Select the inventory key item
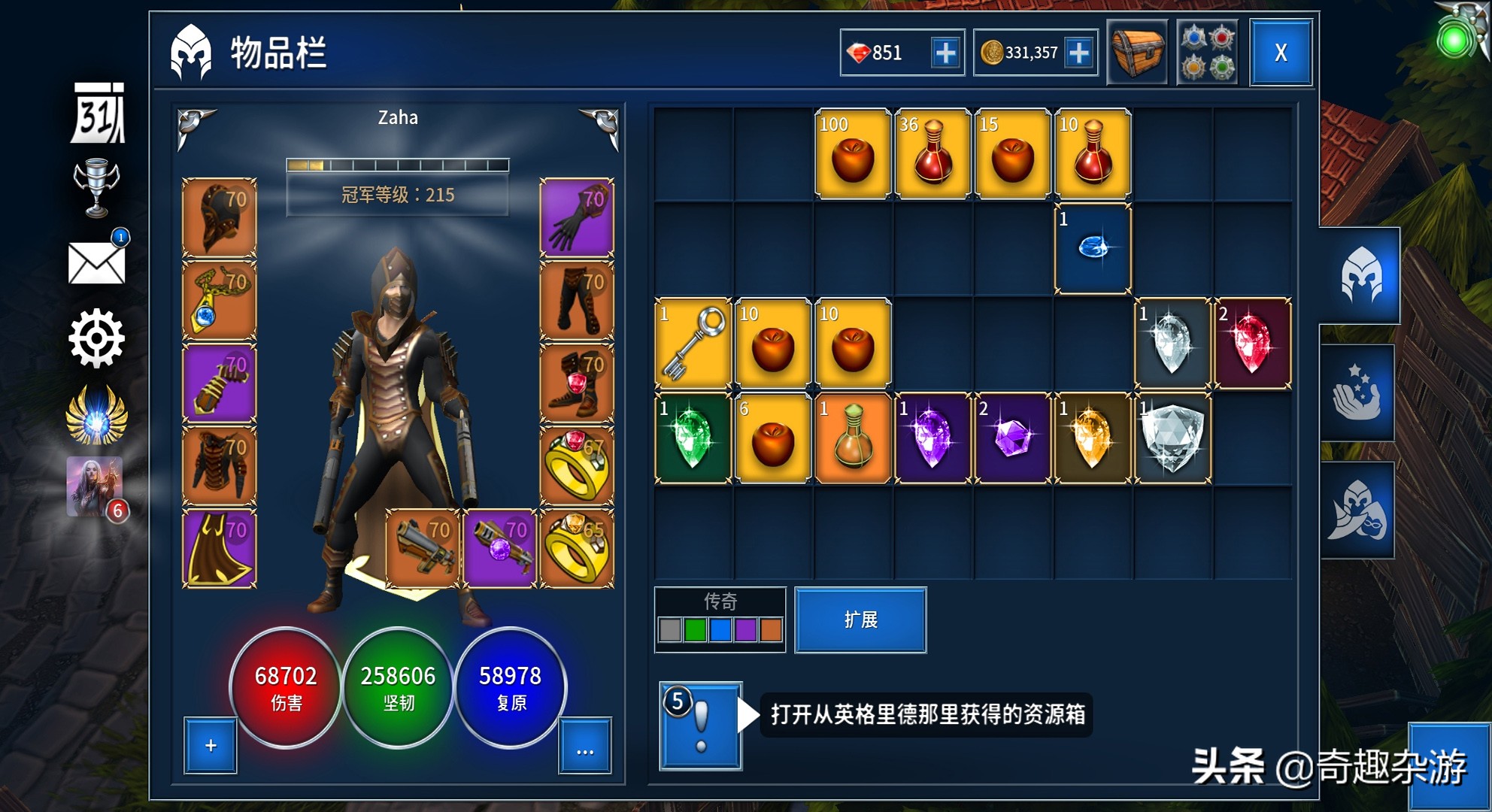 692,342
